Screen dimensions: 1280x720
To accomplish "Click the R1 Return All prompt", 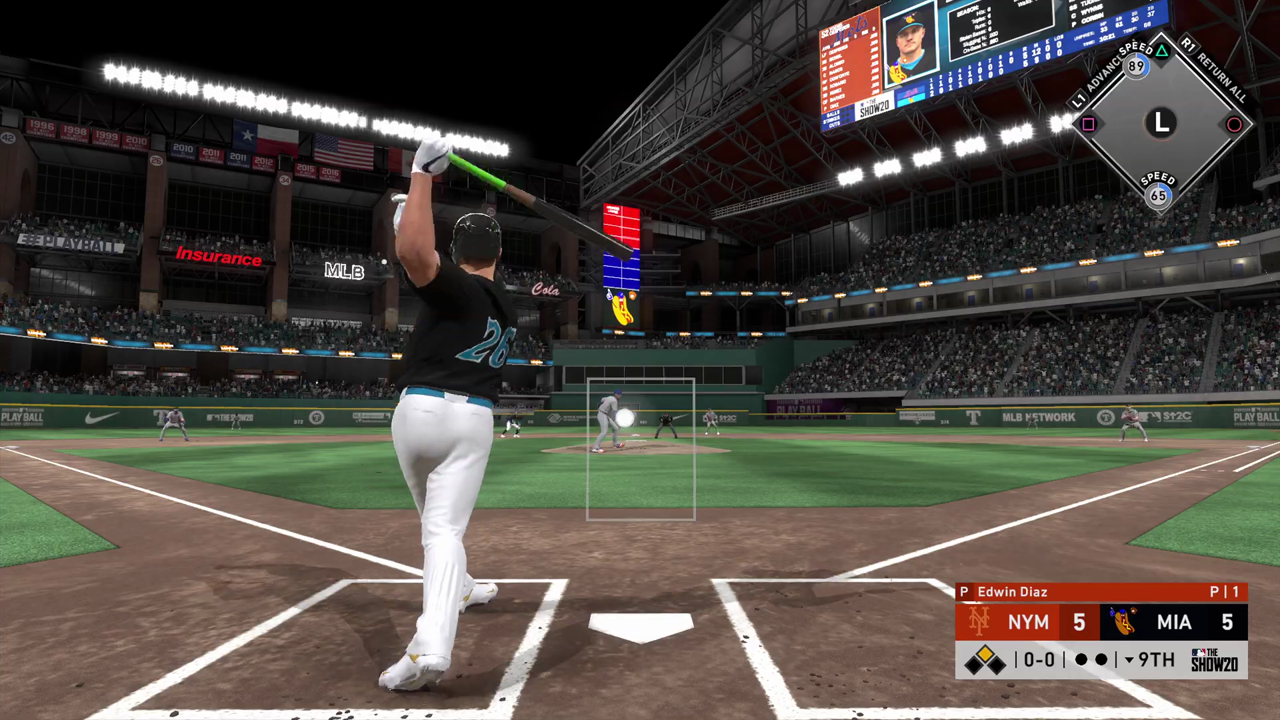I will pyautogui.click(x=1212, y=68).
